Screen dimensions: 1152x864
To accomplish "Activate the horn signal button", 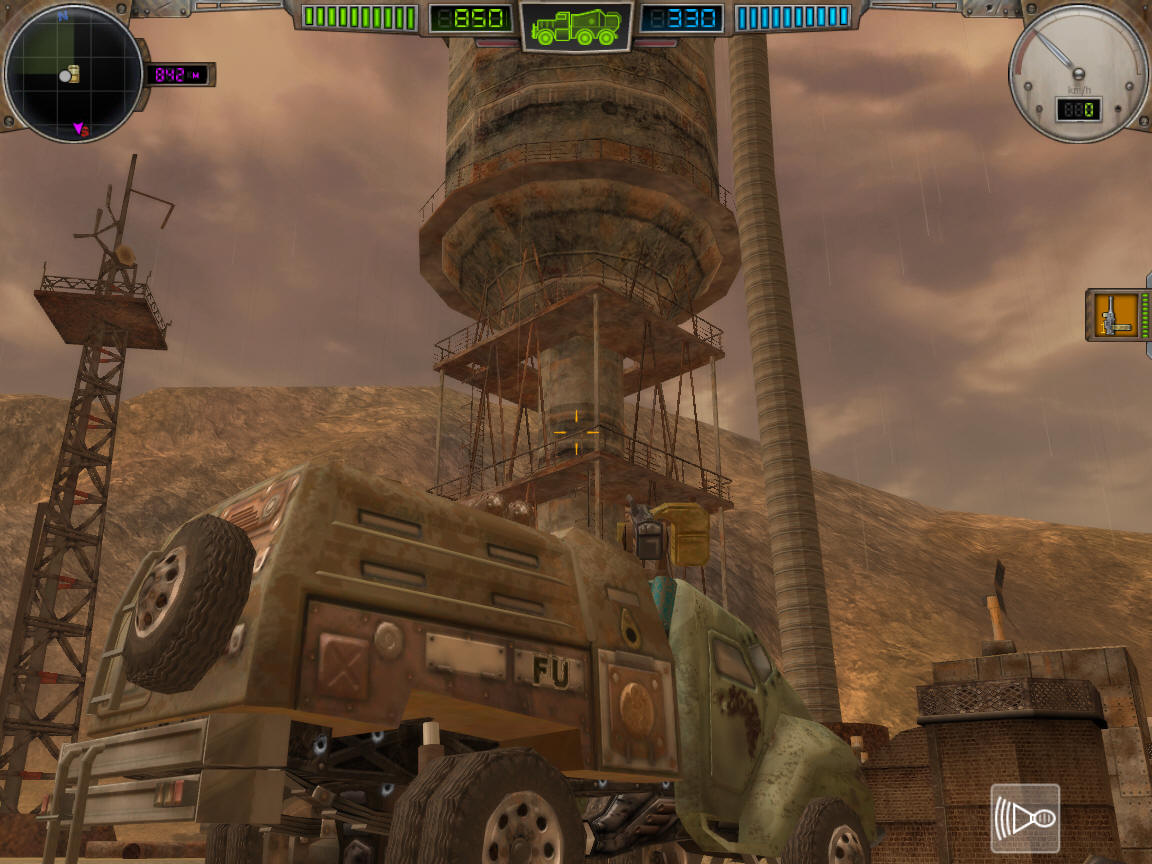I will point(1024,819).
